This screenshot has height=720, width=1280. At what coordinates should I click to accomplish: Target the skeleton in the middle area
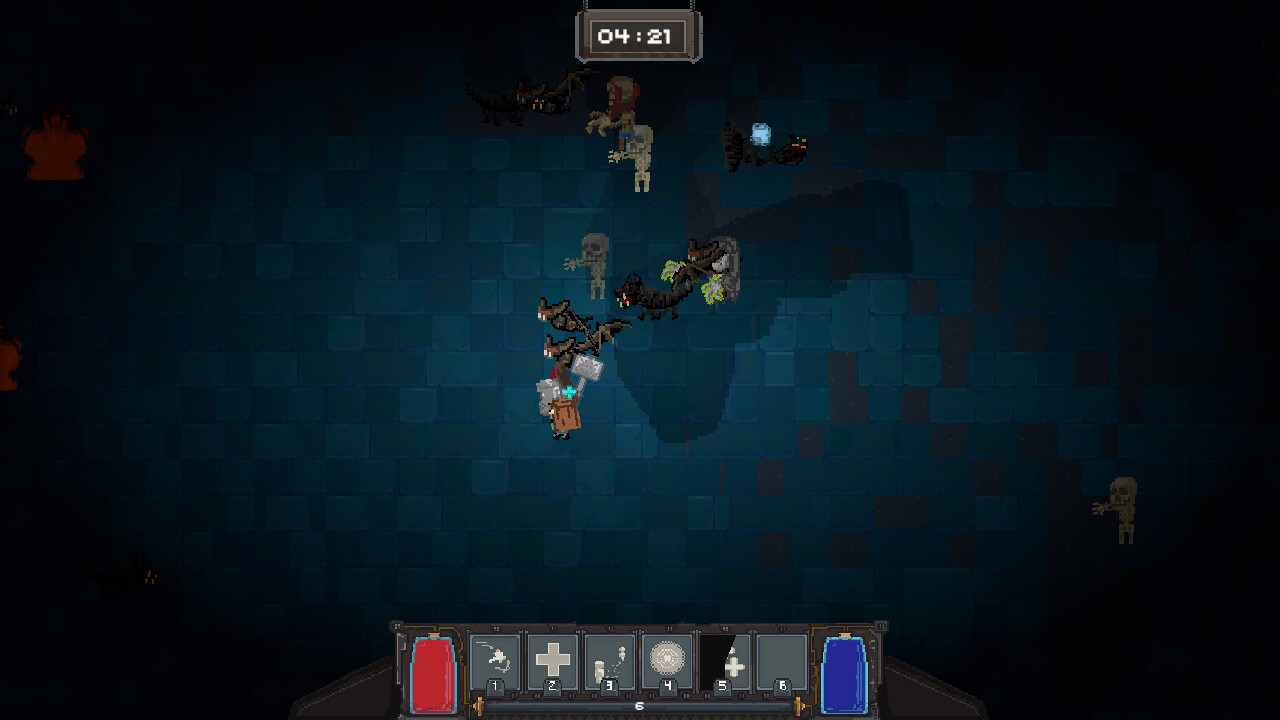595,262
